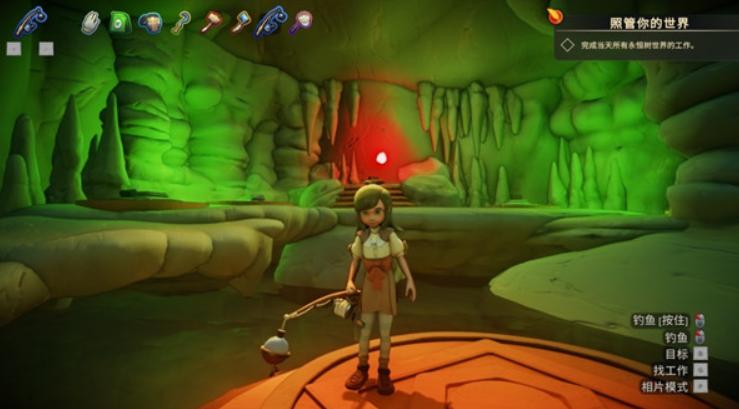
Task: Select the white glove tool icon
Action: point(91,22)
